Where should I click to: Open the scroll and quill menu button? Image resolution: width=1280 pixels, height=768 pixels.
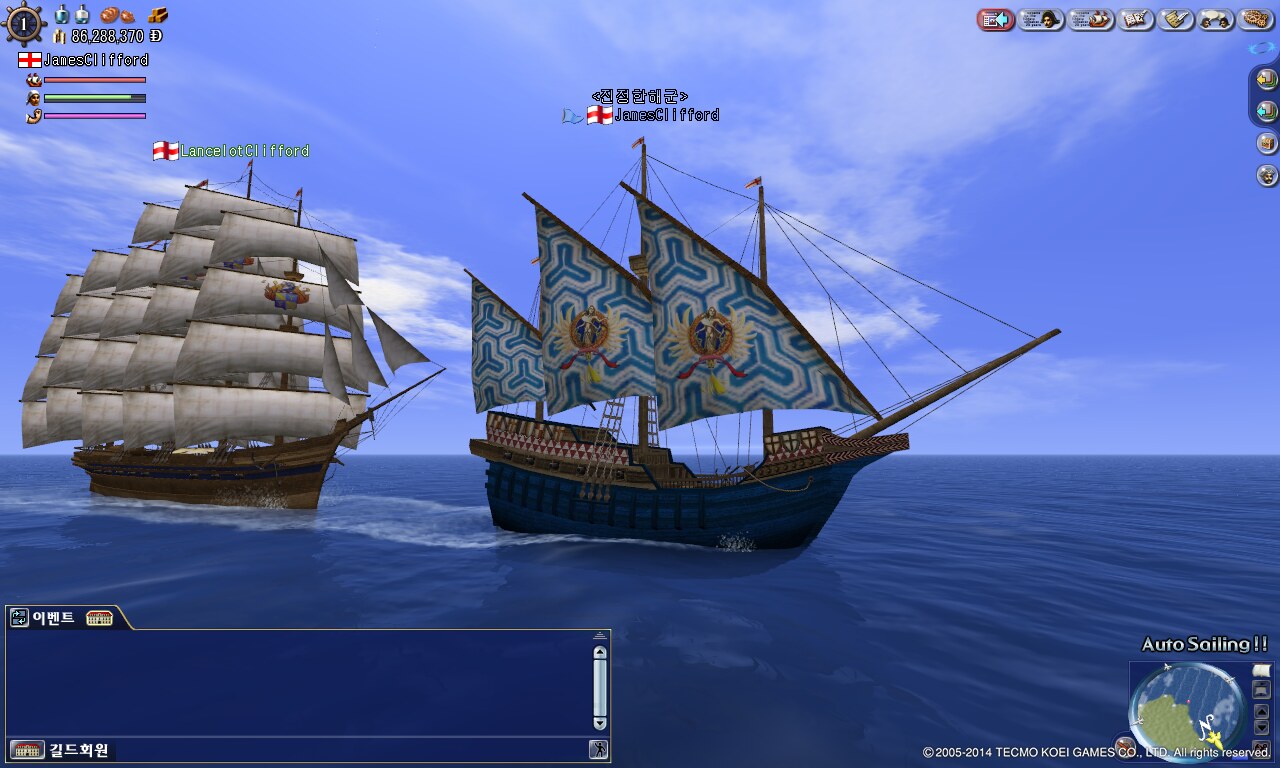(x=1176, y=19)
